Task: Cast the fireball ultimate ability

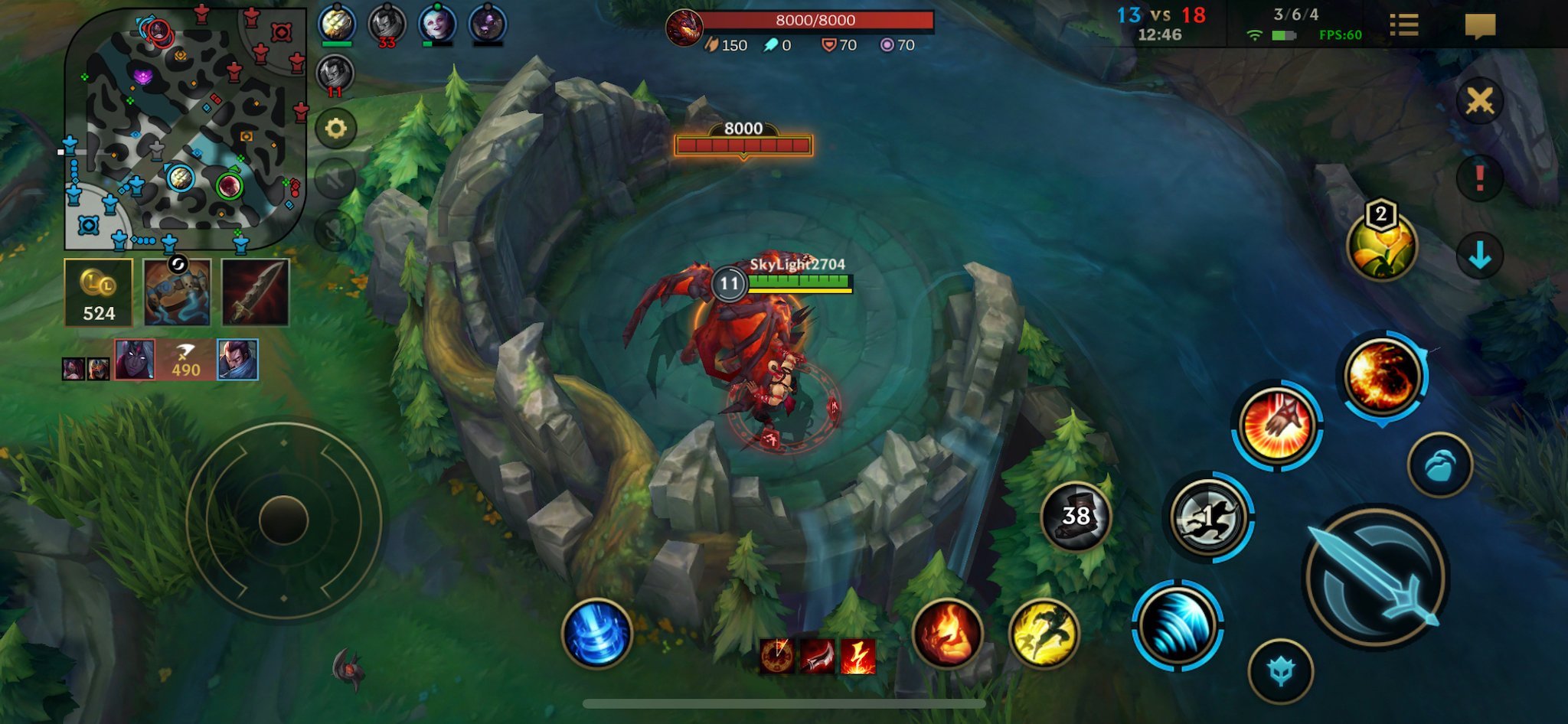Action: (1383, 376)
